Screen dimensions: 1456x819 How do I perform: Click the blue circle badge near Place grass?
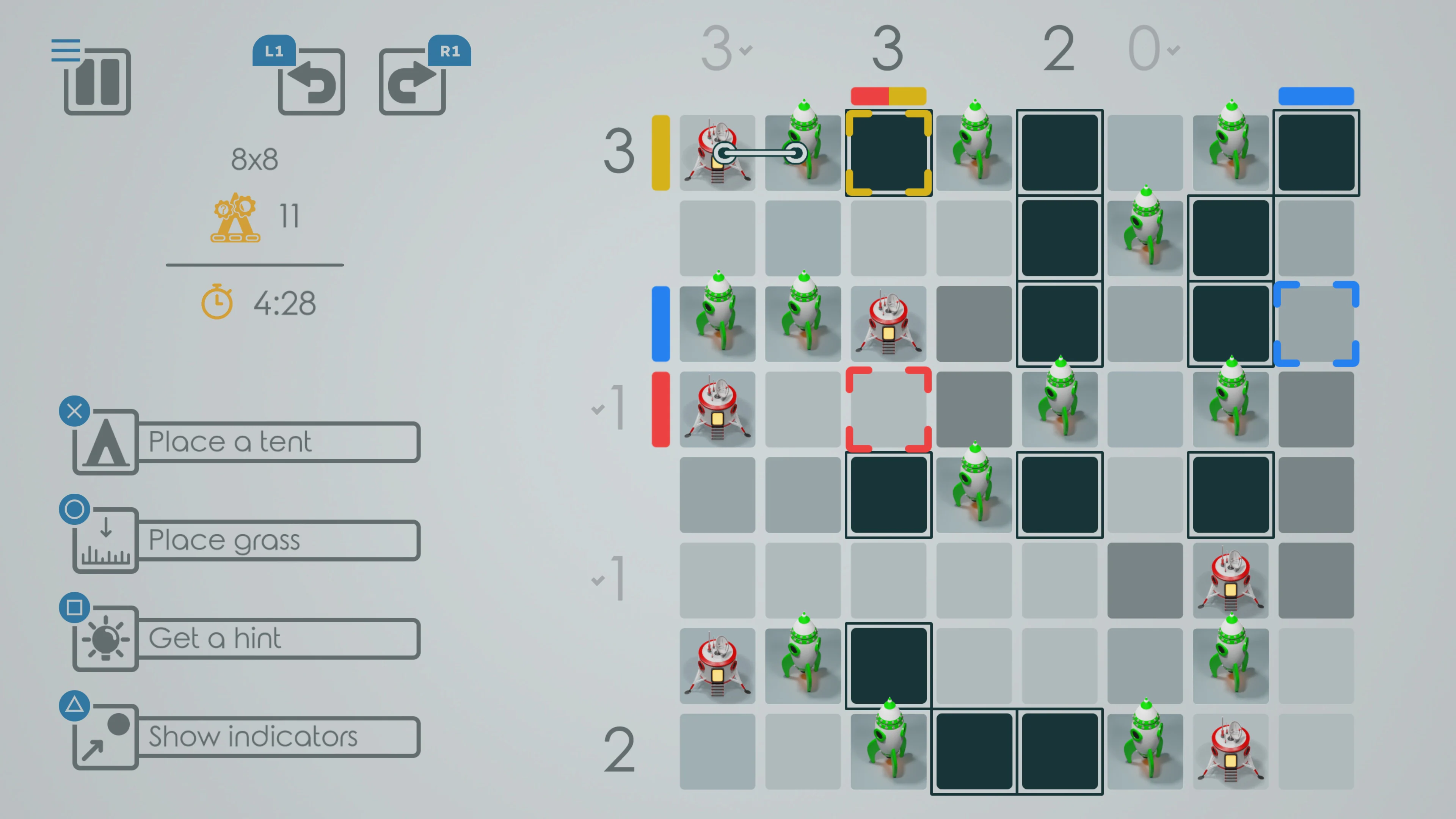point(74,509)
